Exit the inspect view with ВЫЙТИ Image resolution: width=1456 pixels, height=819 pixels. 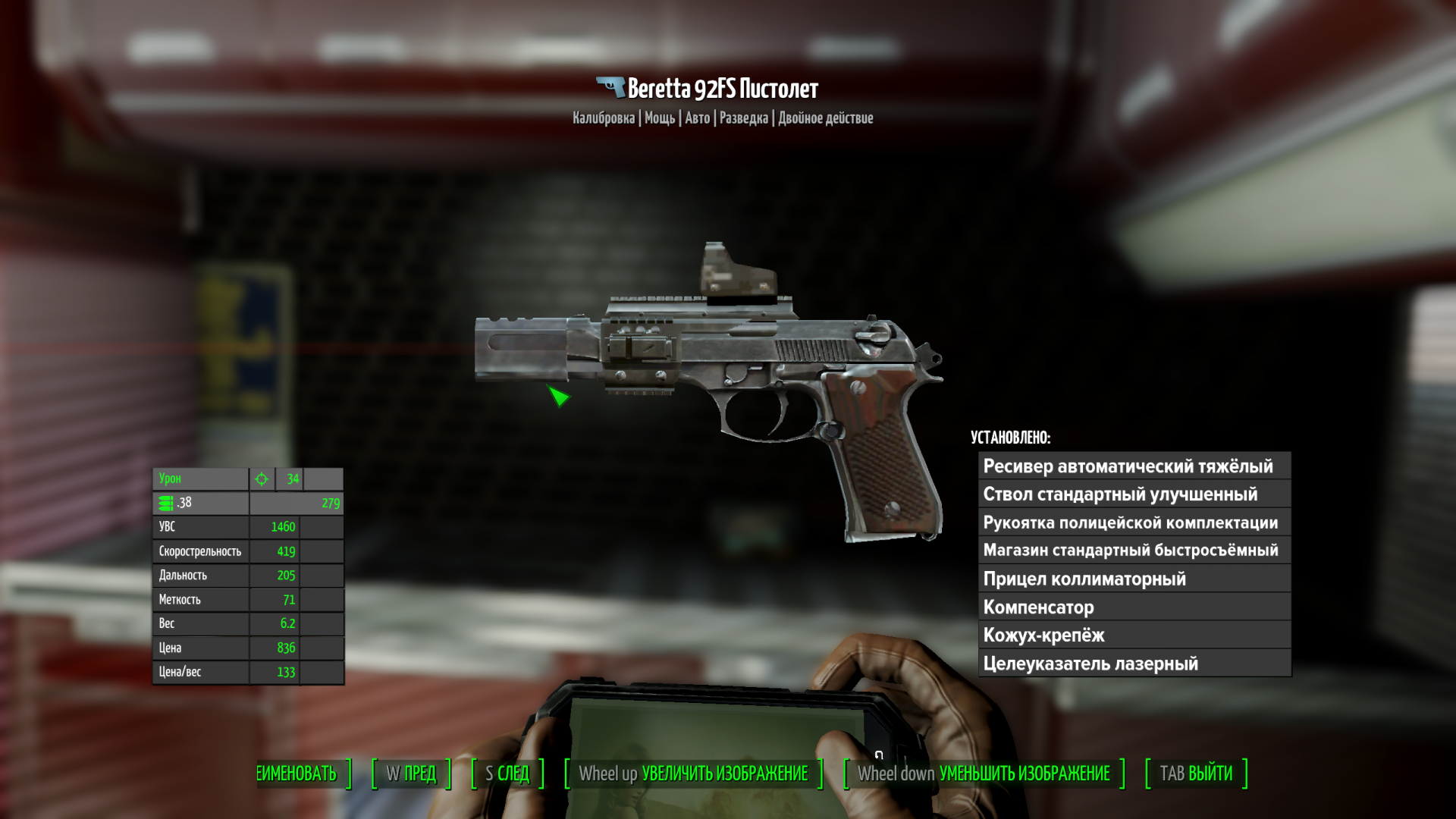click(1196, 773)
